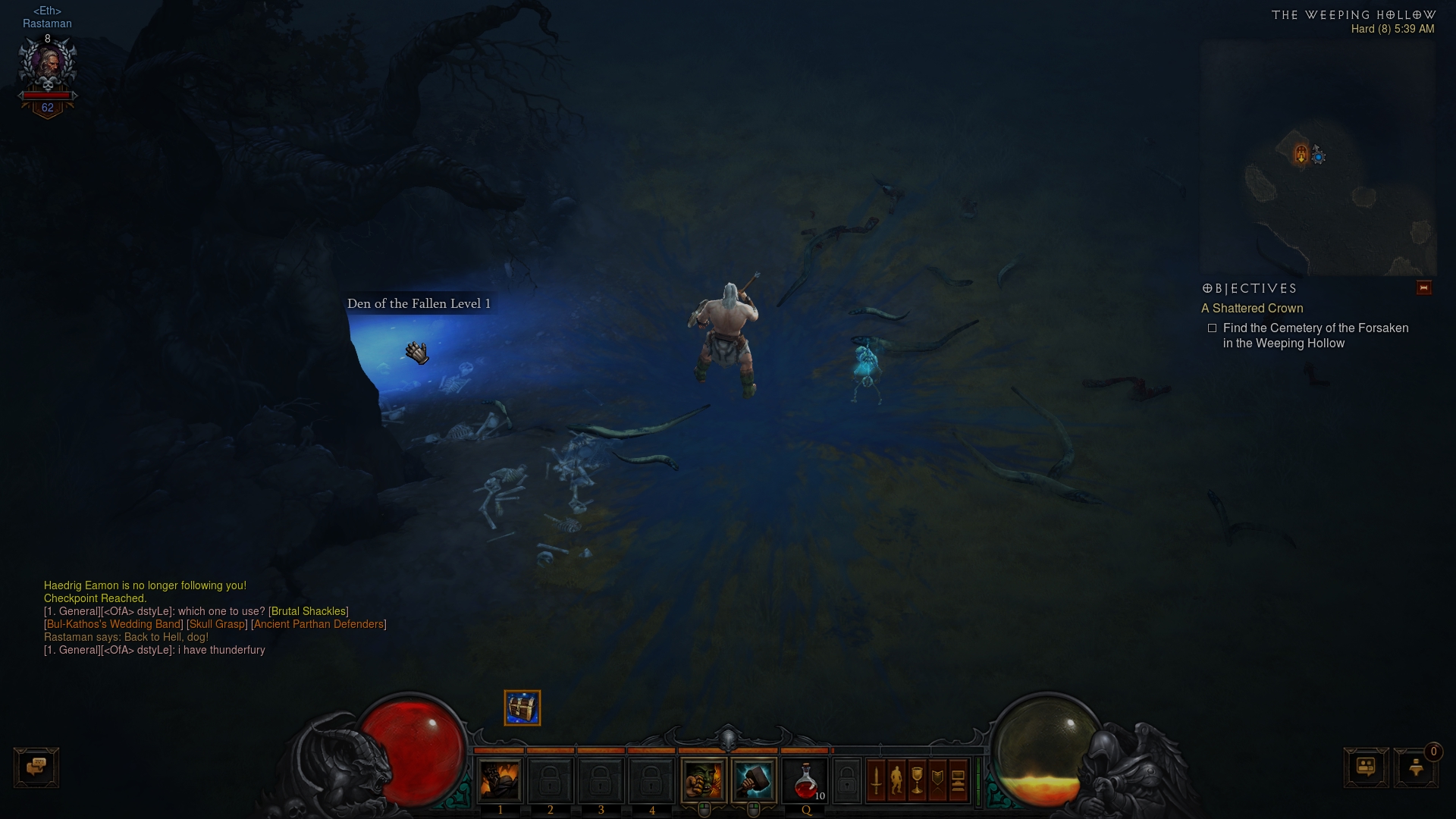Drink the red health potion
The width and height of the screenshot is (1456, 819).
point(805,780)
